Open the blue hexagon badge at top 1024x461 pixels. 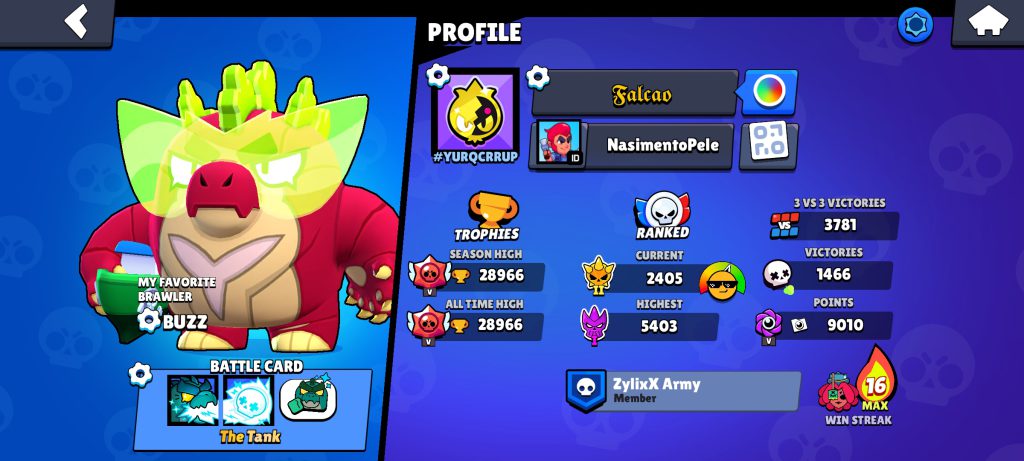(x=914, y=24)
